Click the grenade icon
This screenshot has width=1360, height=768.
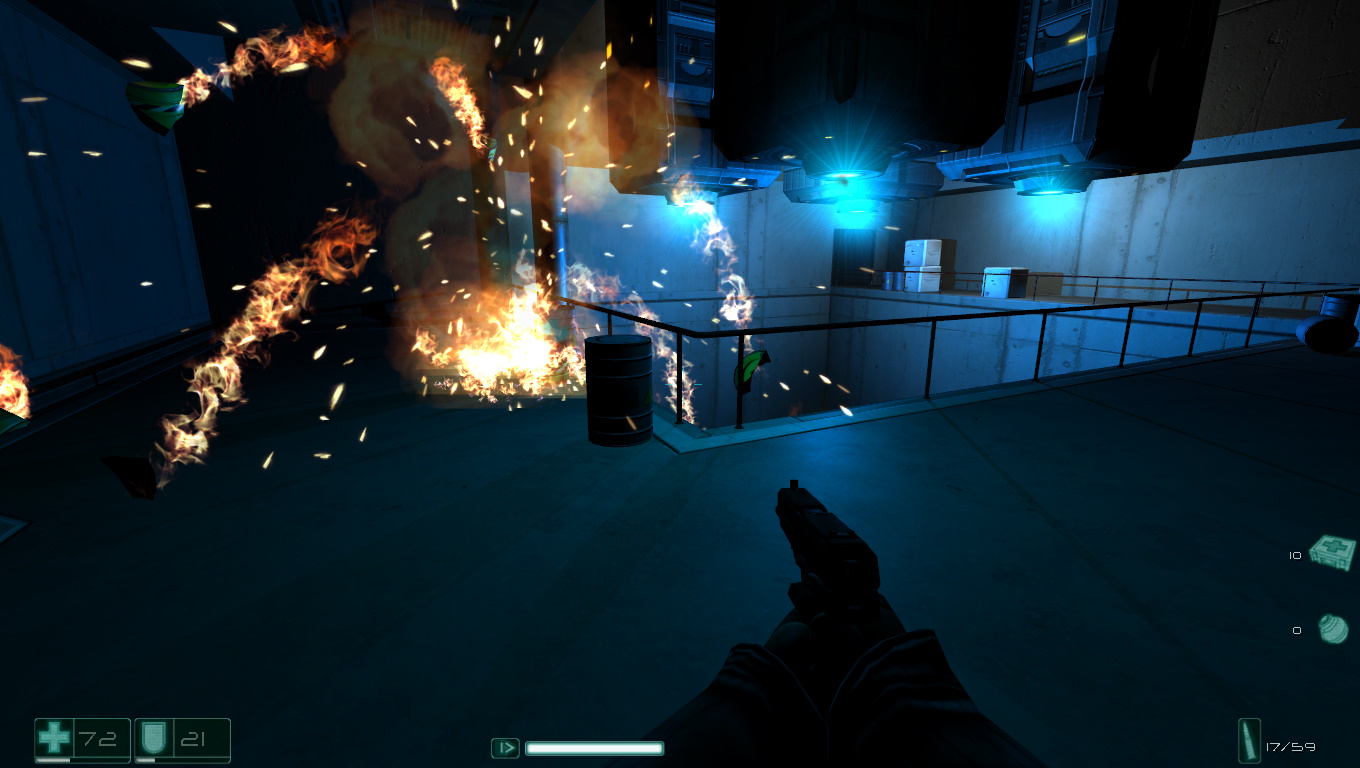[1332, 629]
